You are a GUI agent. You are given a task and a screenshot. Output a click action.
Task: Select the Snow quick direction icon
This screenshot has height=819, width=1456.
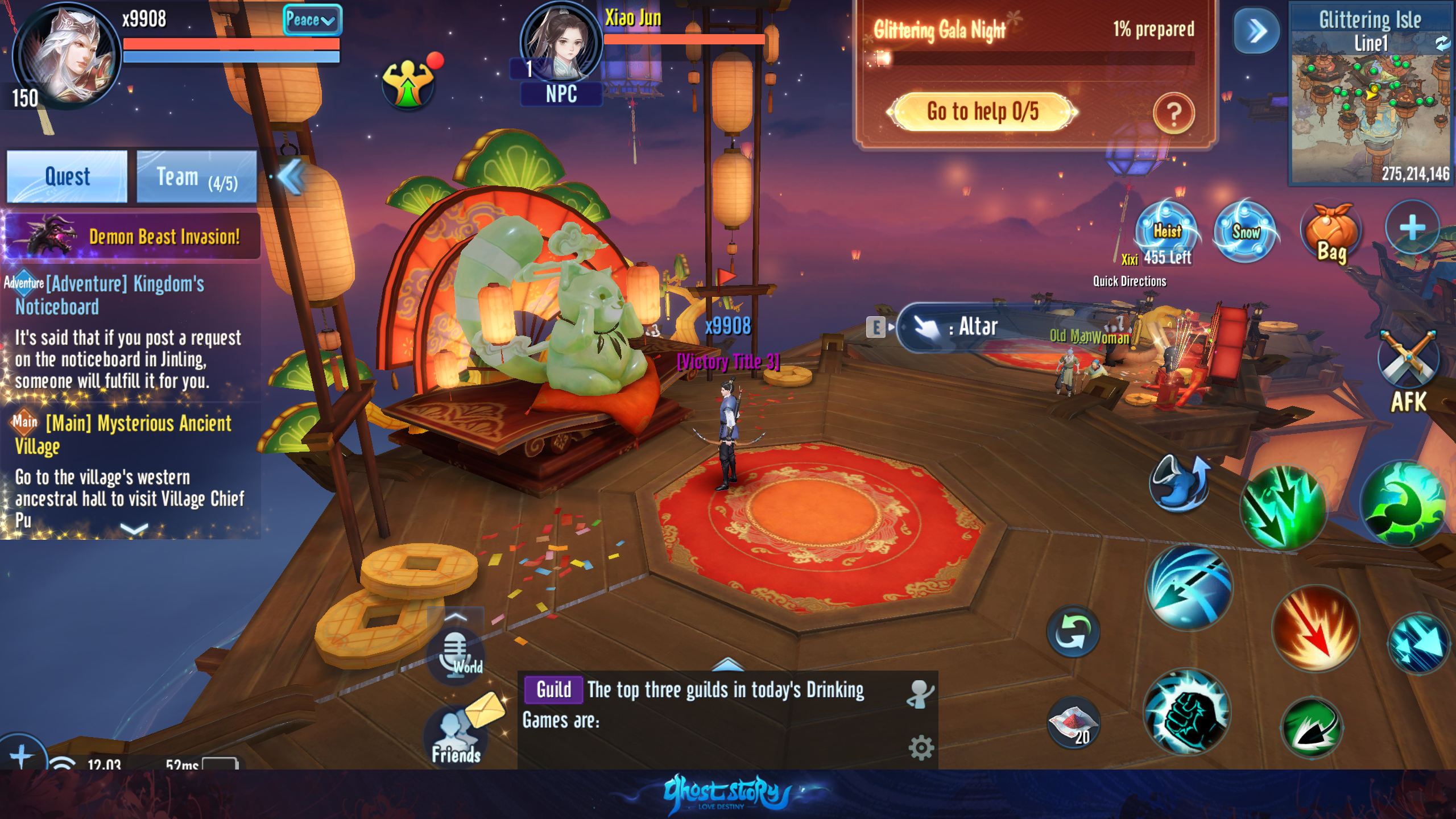pos(1245,231)
